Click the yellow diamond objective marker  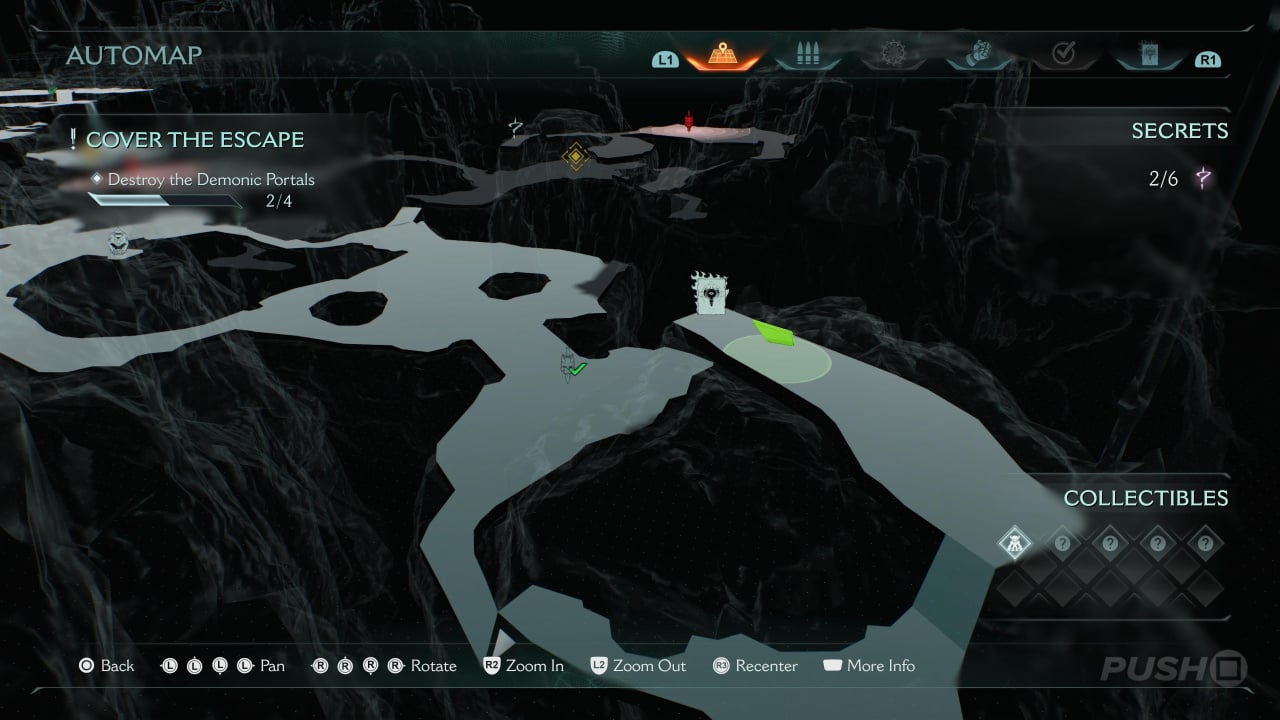(x=575, y=156)
